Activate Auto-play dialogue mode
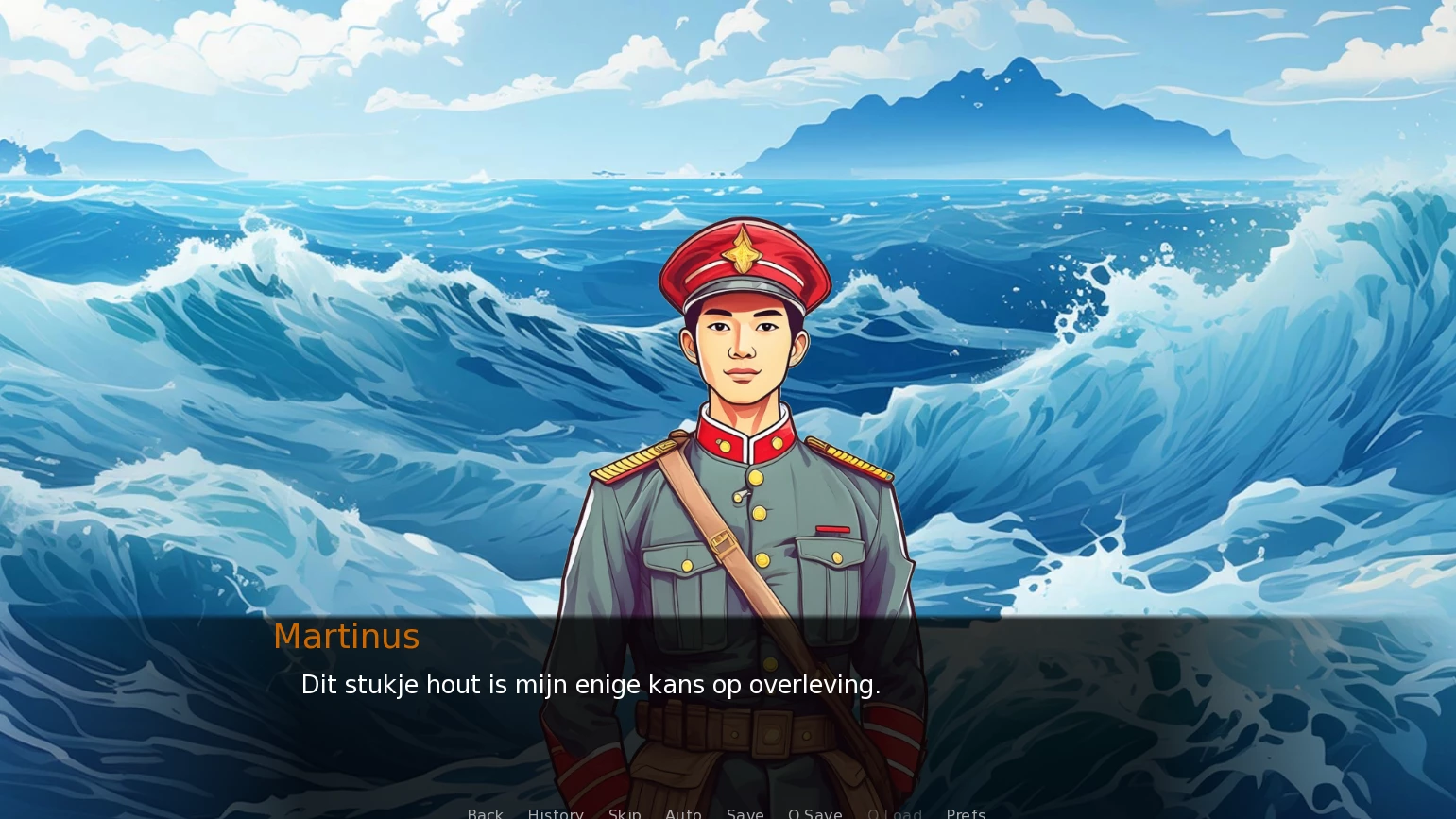Viewport: 1456px width, 819px height. [683, 813]
